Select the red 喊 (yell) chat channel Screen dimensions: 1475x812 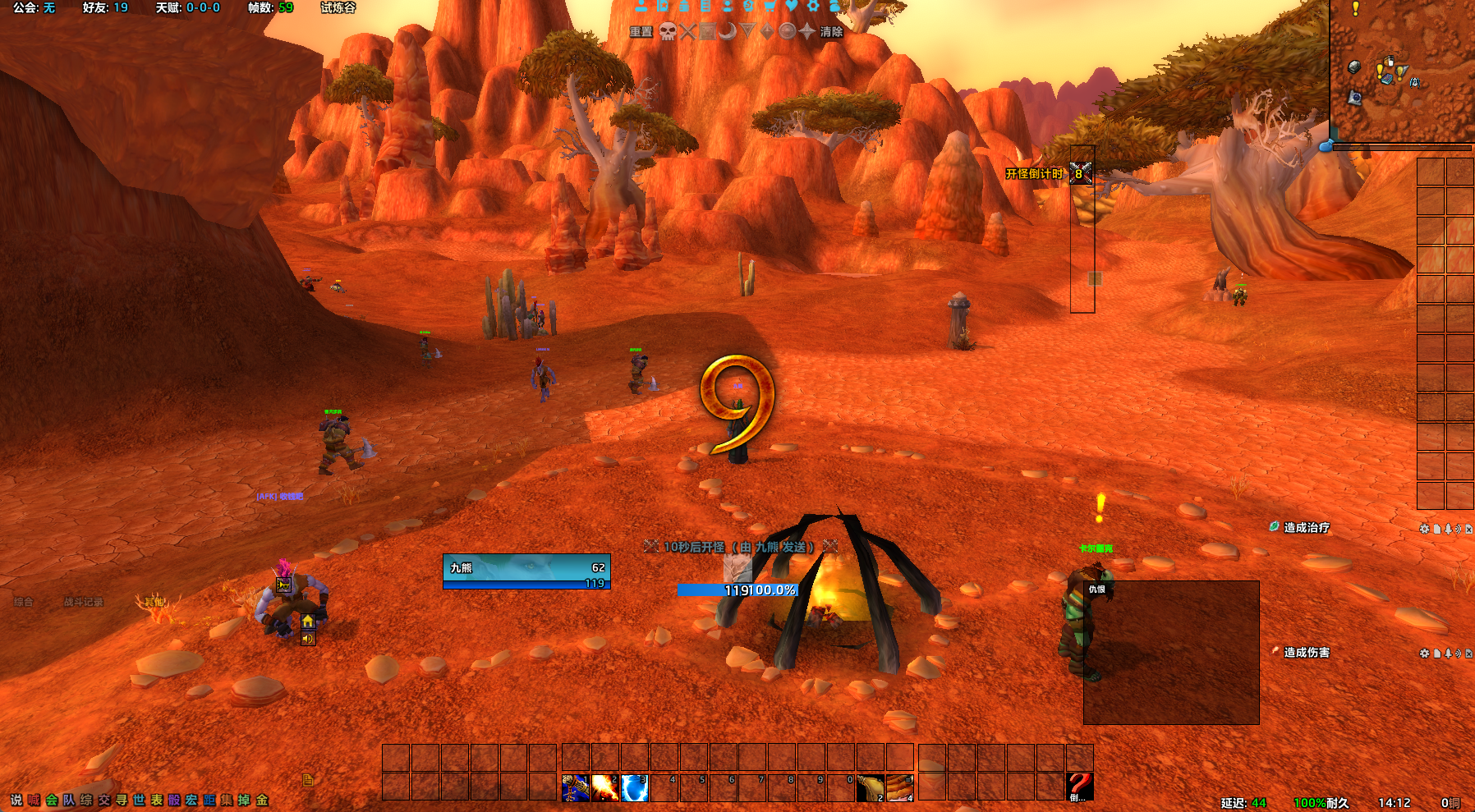coord(34,800)
